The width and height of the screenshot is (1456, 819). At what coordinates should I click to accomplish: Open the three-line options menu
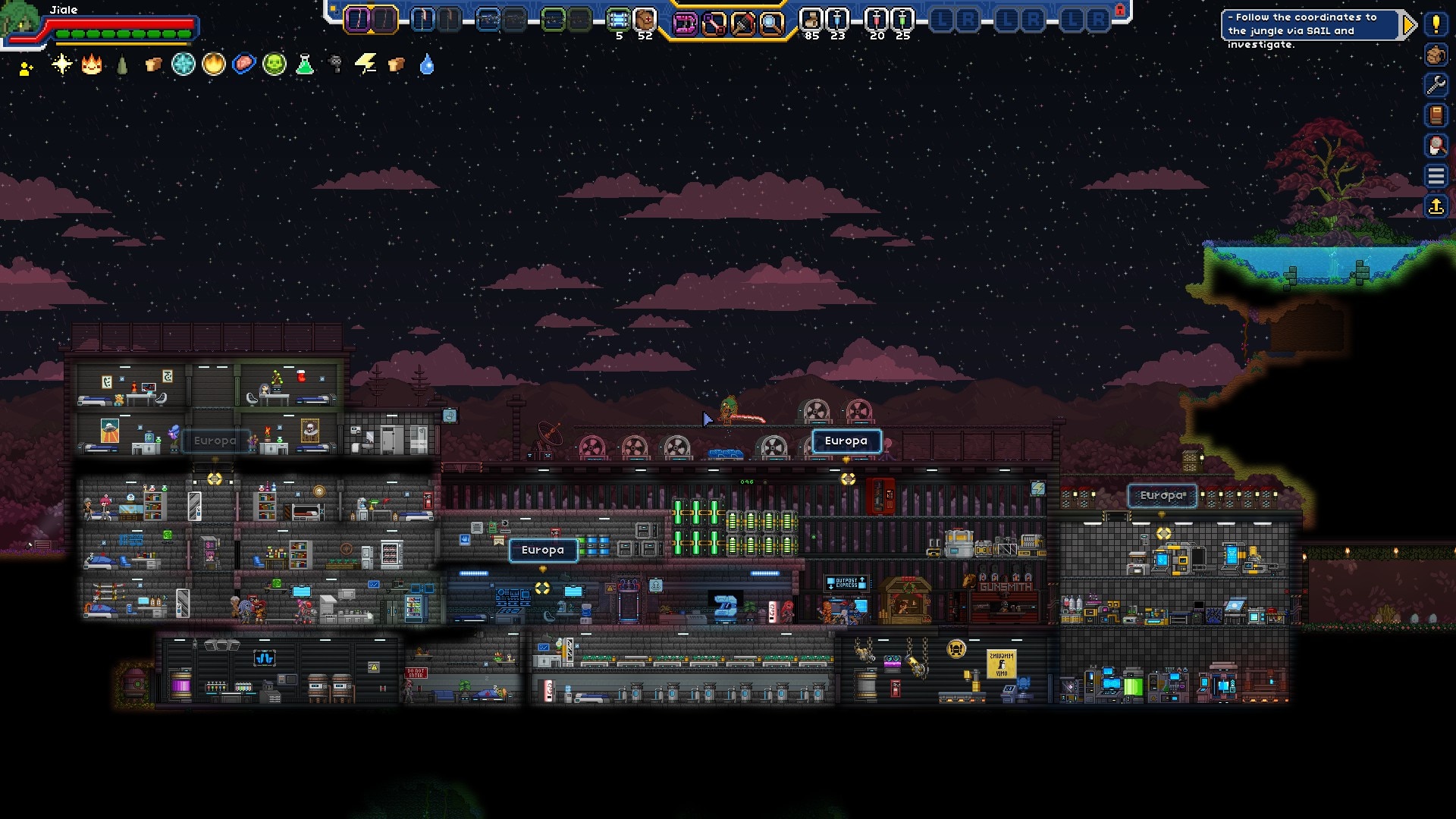point(1436,176)
